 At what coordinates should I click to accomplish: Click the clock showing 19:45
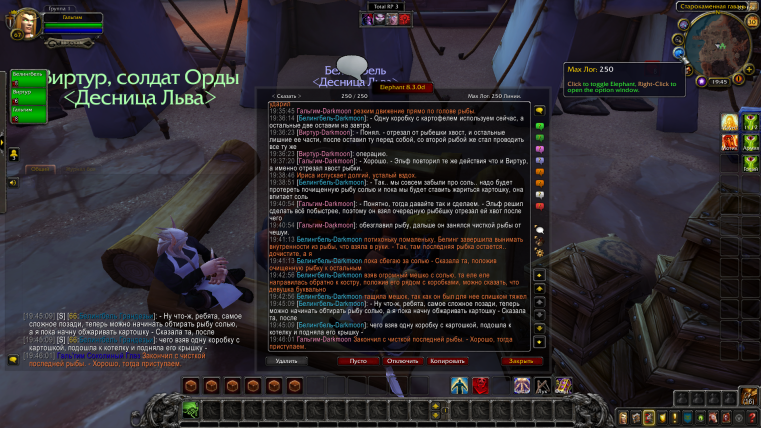click(x=720, y=80)
